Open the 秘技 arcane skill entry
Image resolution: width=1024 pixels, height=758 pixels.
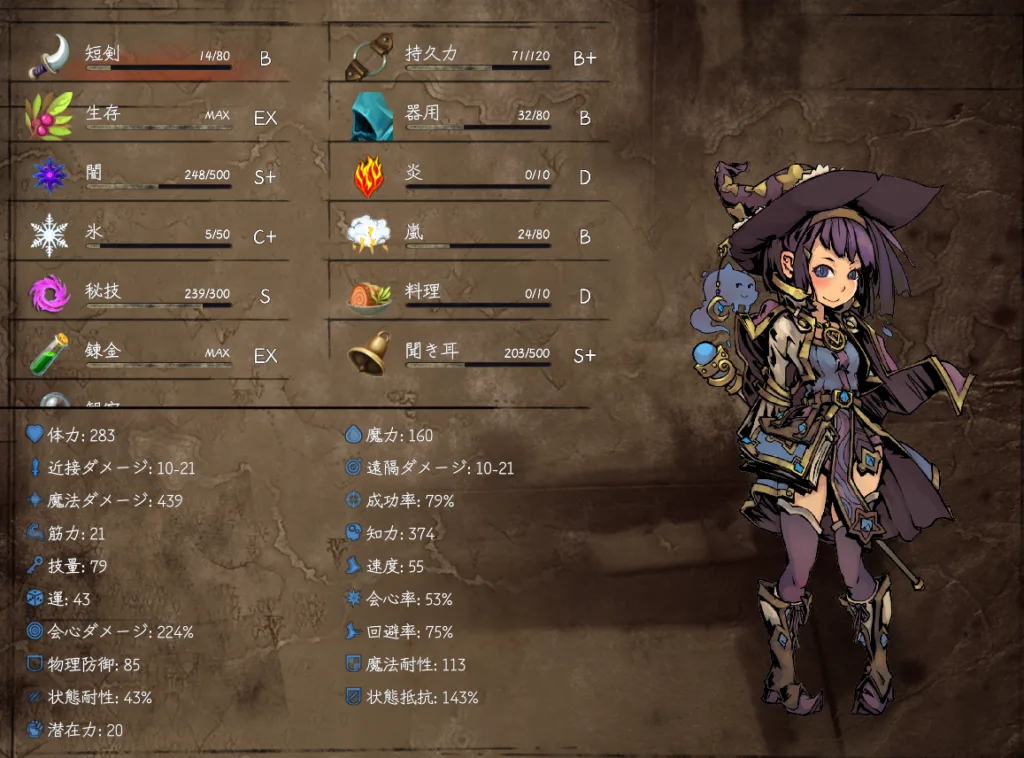(150, 295)
